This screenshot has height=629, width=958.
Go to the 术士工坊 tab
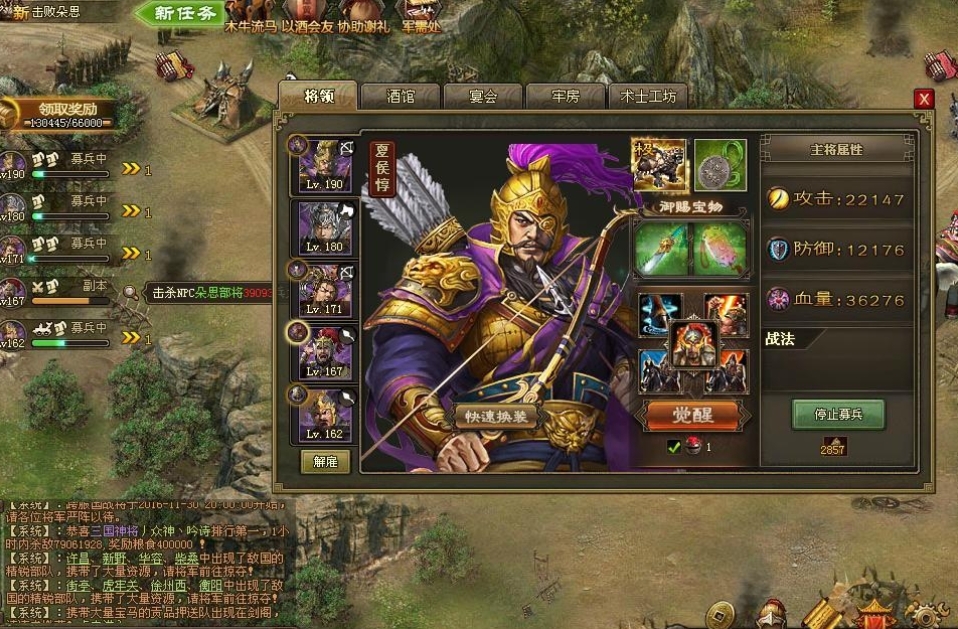point(647,96)
